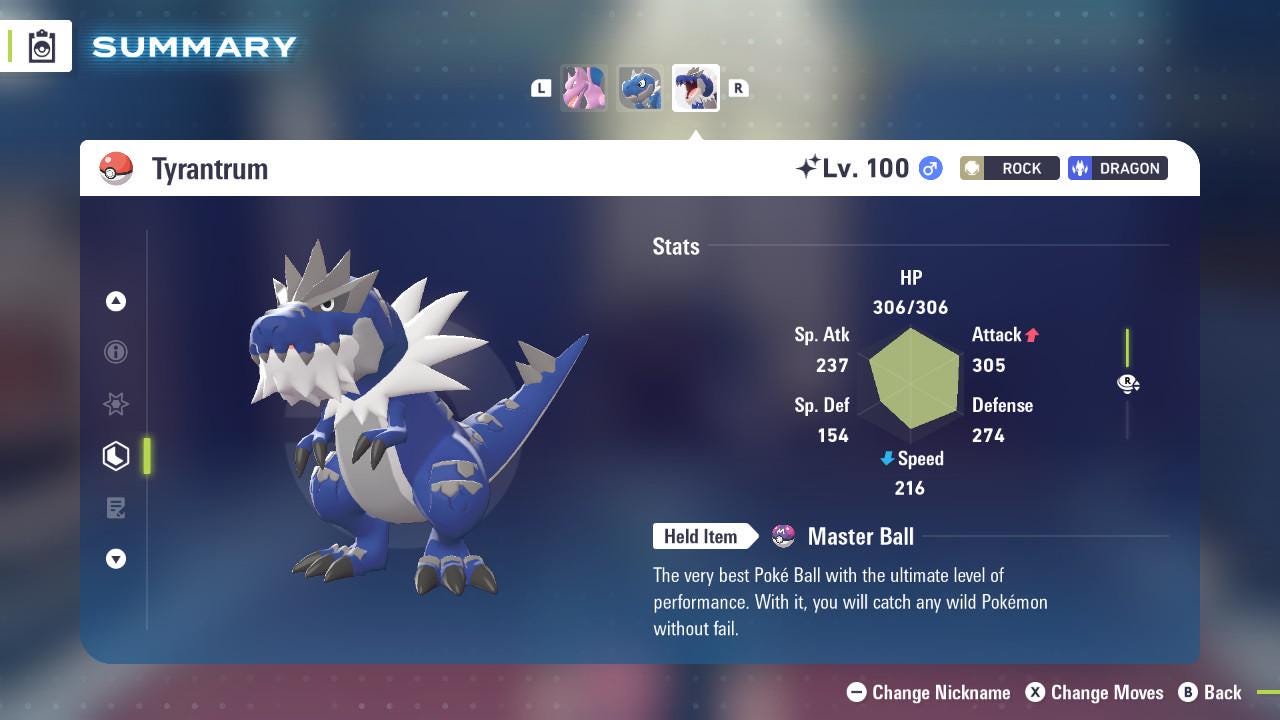Image resolution: width=1280 pixels, height=720 pixels.
Task: Click the Master Ball icon in Held Item row
Action: pyautogui.click(x=785, y=537)
